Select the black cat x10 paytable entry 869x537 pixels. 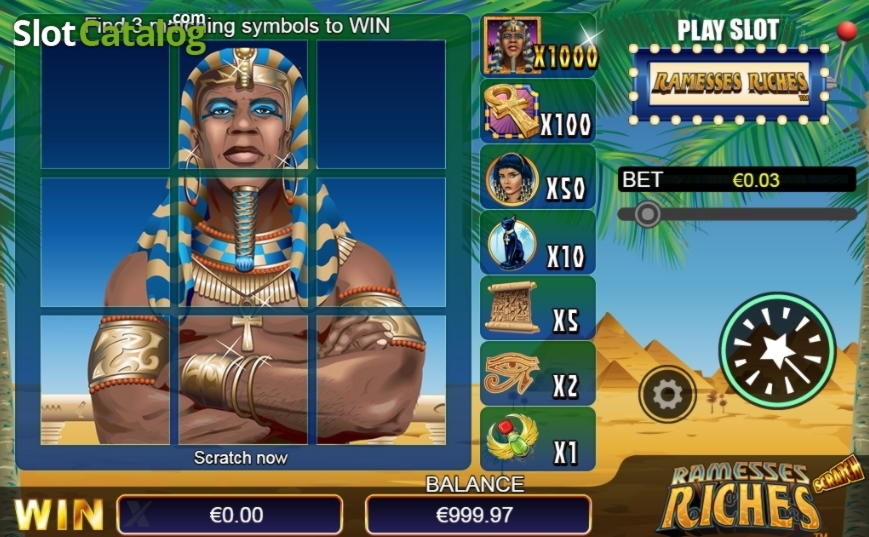pyautogui.click(x=538, y=244)
